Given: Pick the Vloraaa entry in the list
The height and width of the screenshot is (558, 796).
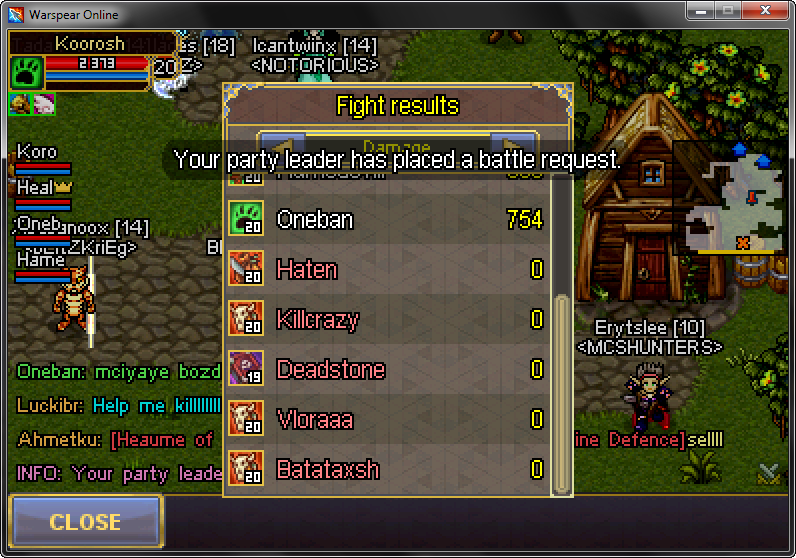Looking at the screenshot, I should tap(390, 420).
